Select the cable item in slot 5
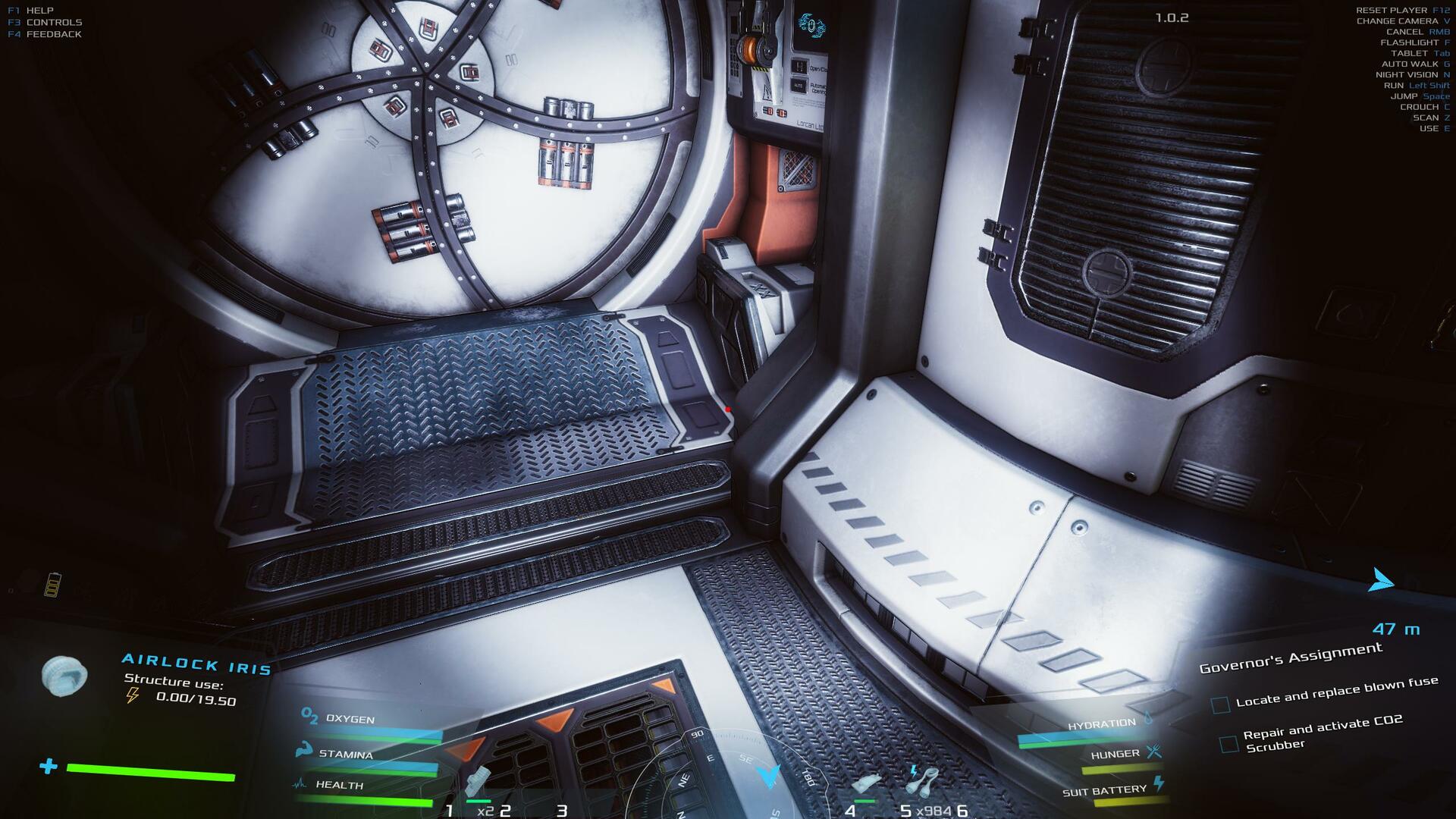The image size is (1456, 819). pos(924,780)
